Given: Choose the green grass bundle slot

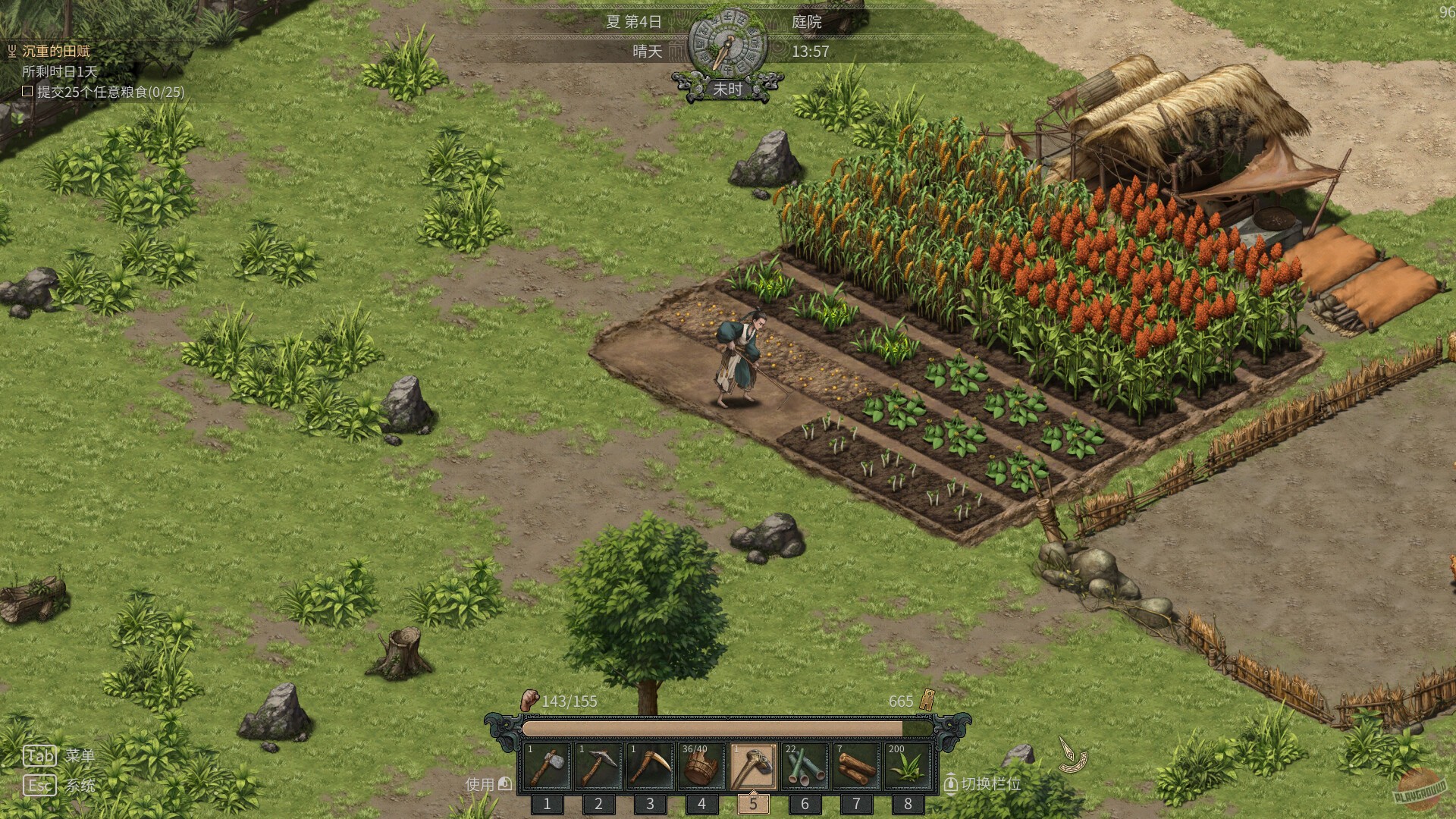Looking at the screenshot, I should pyautogui.click(x=908, y=767).
